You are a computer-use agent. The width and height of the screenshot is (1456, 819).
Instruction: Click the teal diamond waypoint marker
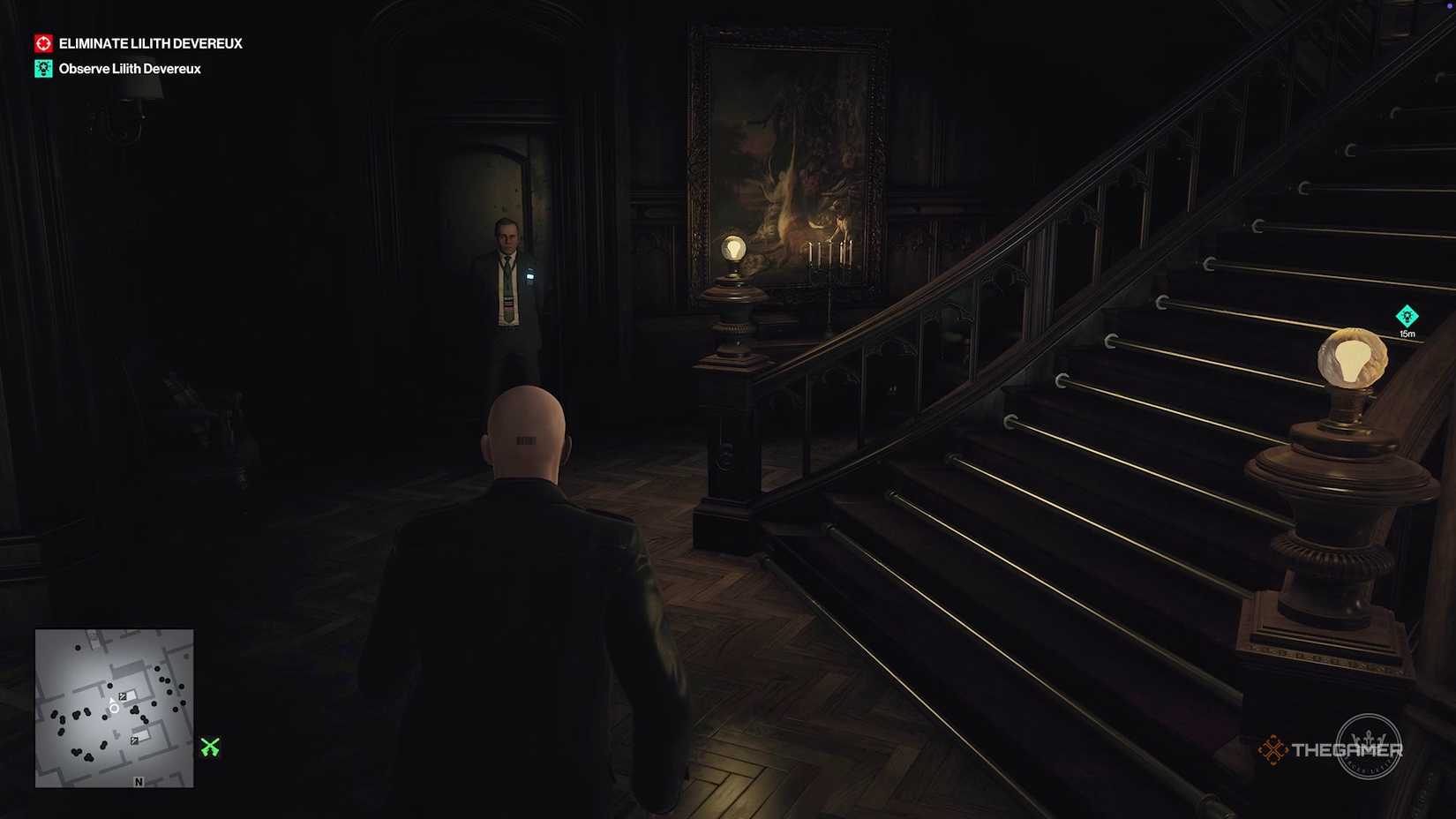coord(1408,316)
